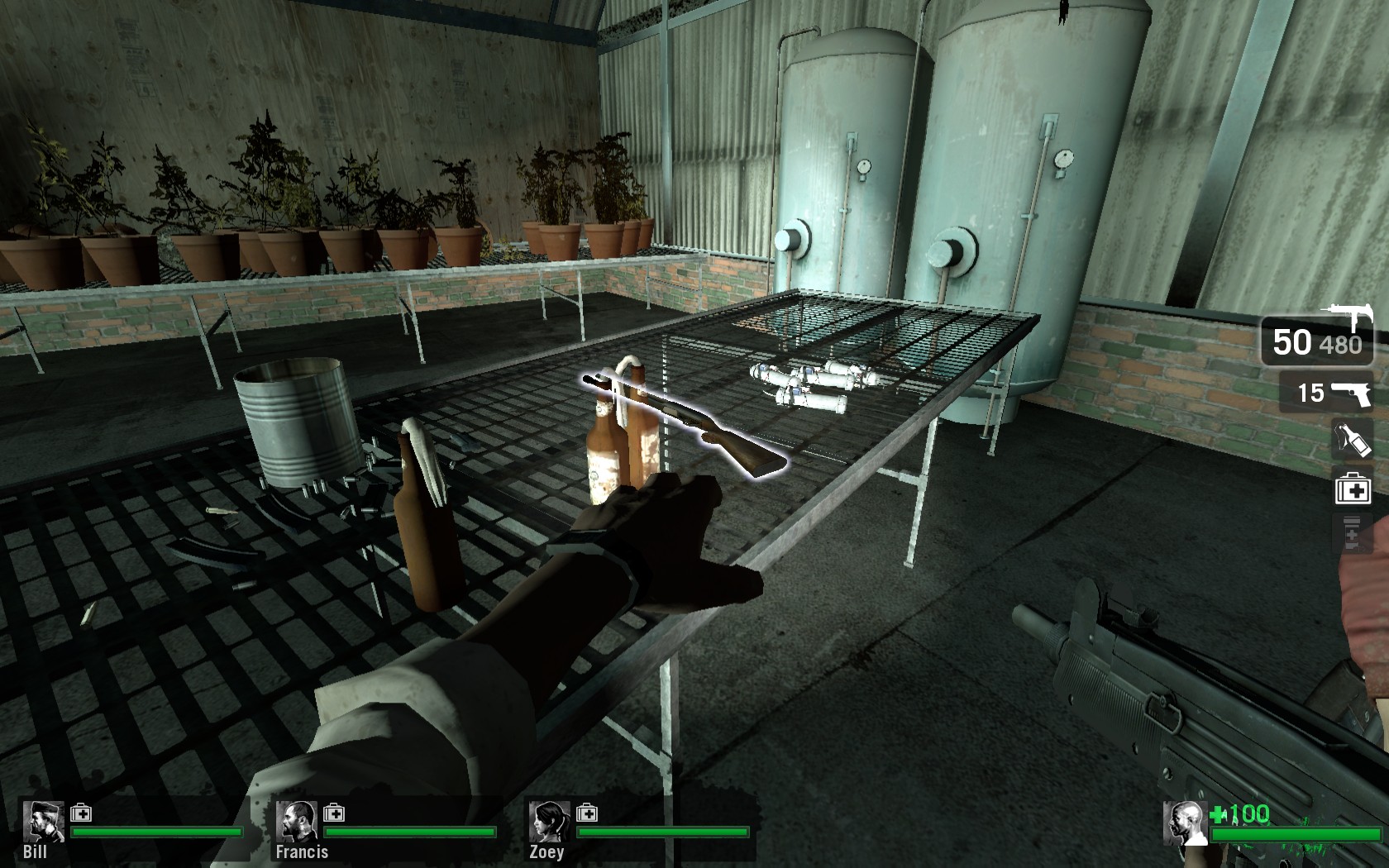This screenshot has height=868, width=1389.
Task: Click Zoey's teammate portrait
Action: click(549, 821)
